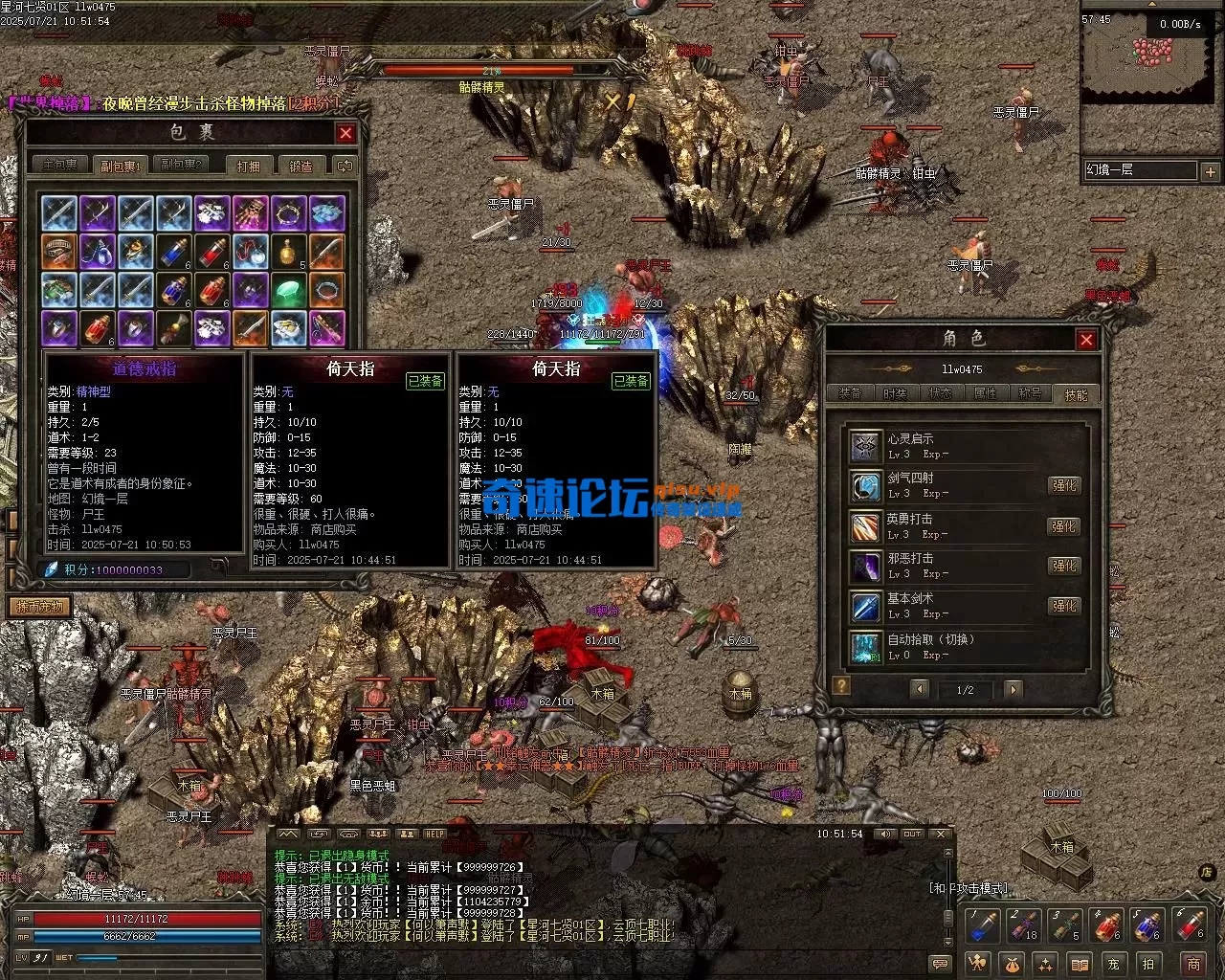Viewport: 1225px width, 980px height.
Task: Switch to the 副包裹2 tab
Action: tap(181, 166)
